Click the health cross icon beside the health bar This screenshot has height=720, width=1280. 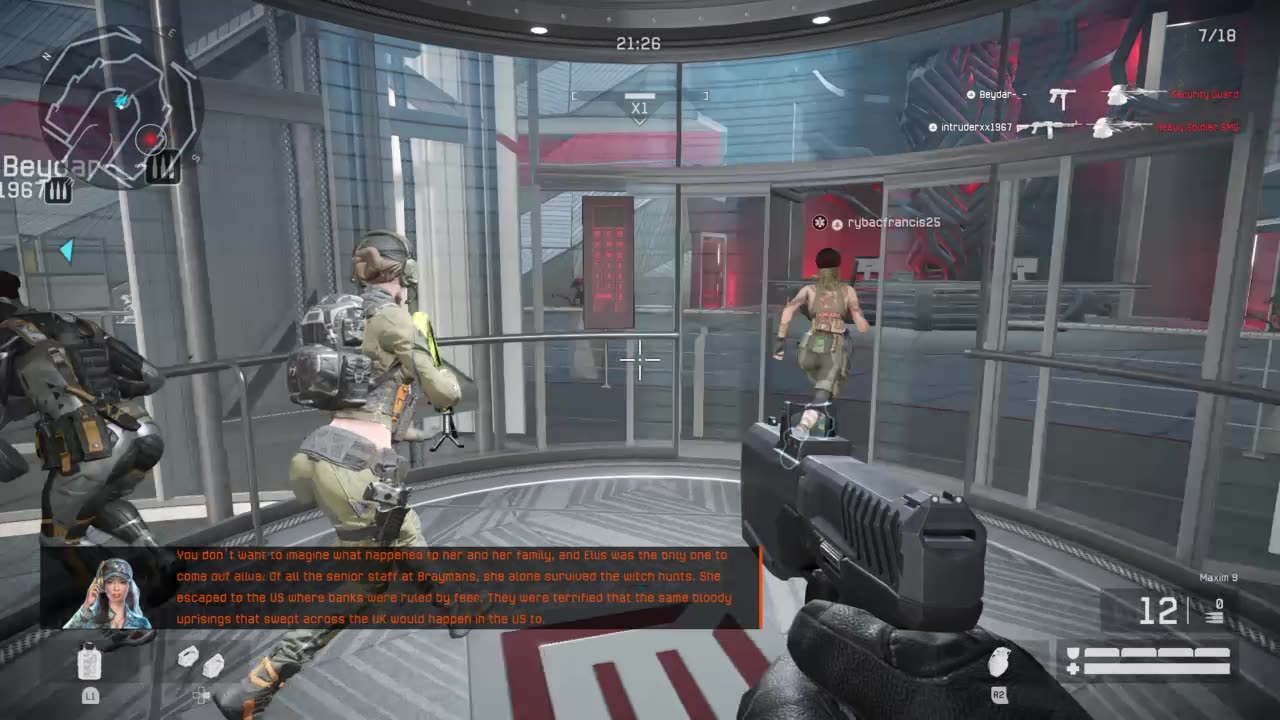click(1072, 668)
